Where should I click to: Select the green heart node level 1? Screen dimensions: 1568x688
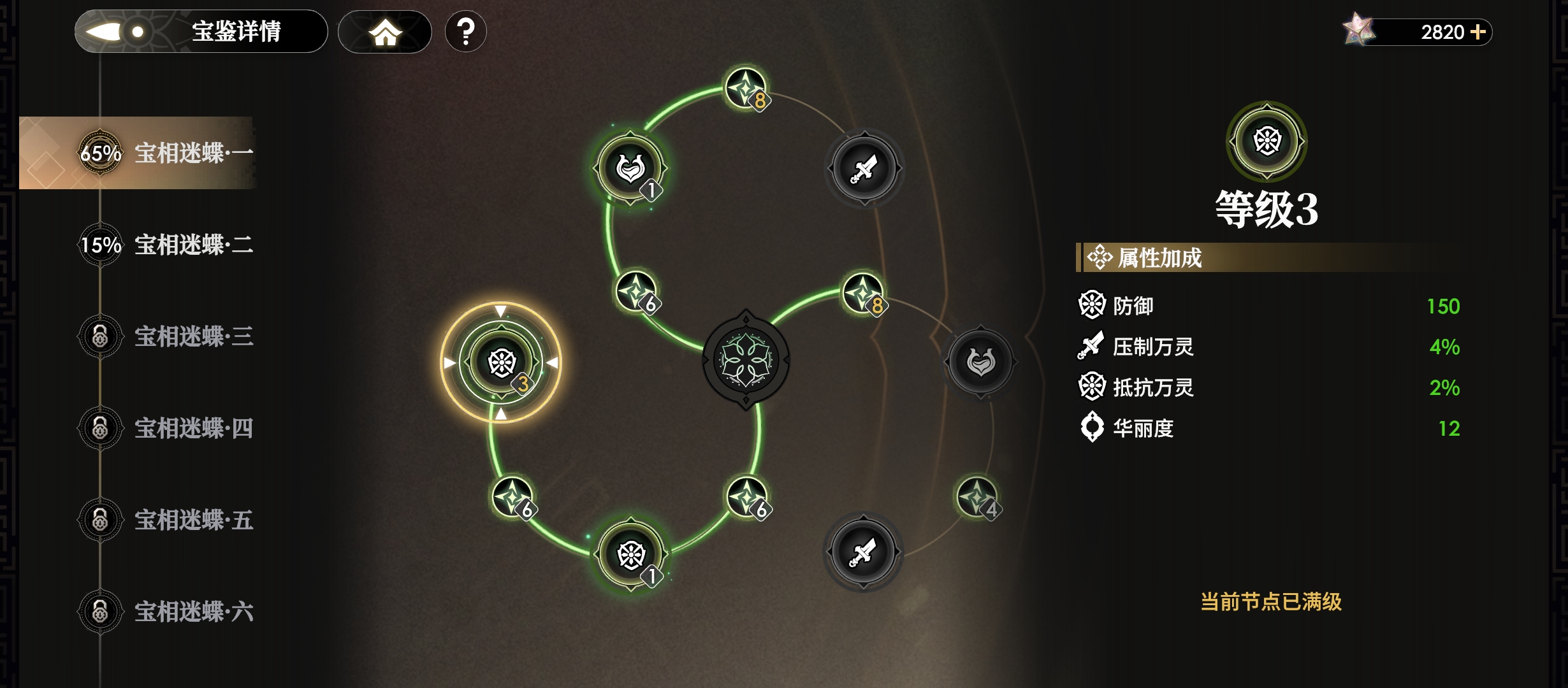point(630,168)
